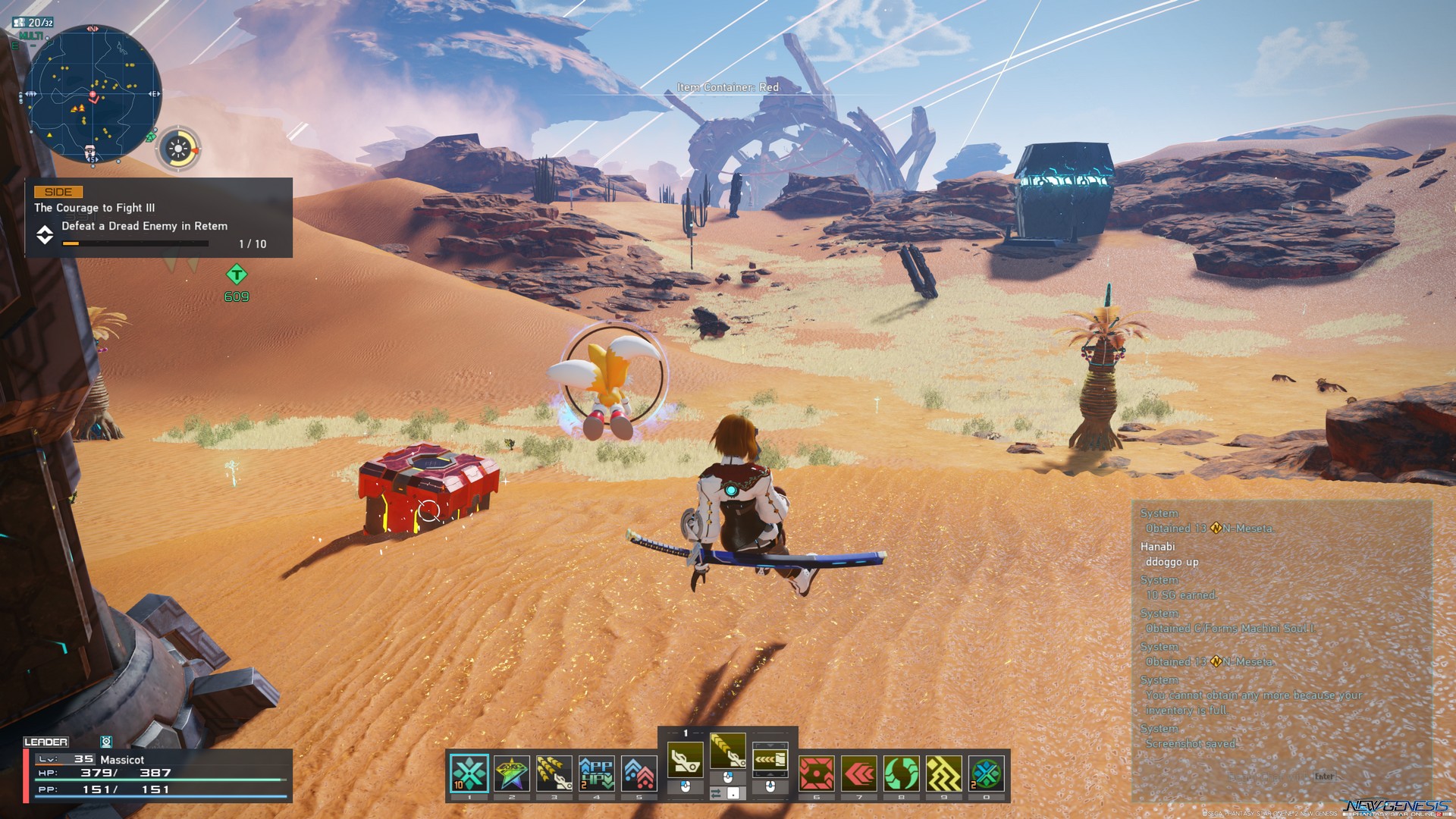This screenshot has width=1456, height=819.
Task: Collapse The Courage to Fight III quest tracker
Action: [45, 235]
